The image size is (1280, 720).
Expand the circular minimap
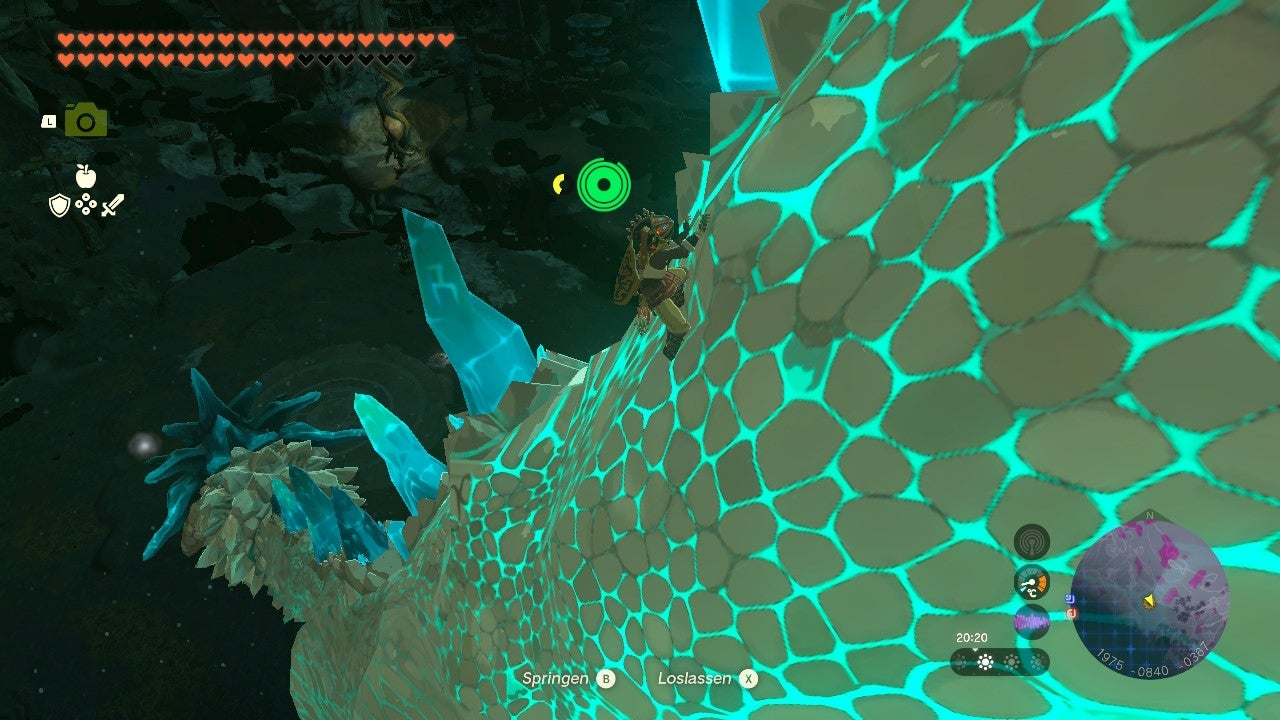[x=1150, y=595]
